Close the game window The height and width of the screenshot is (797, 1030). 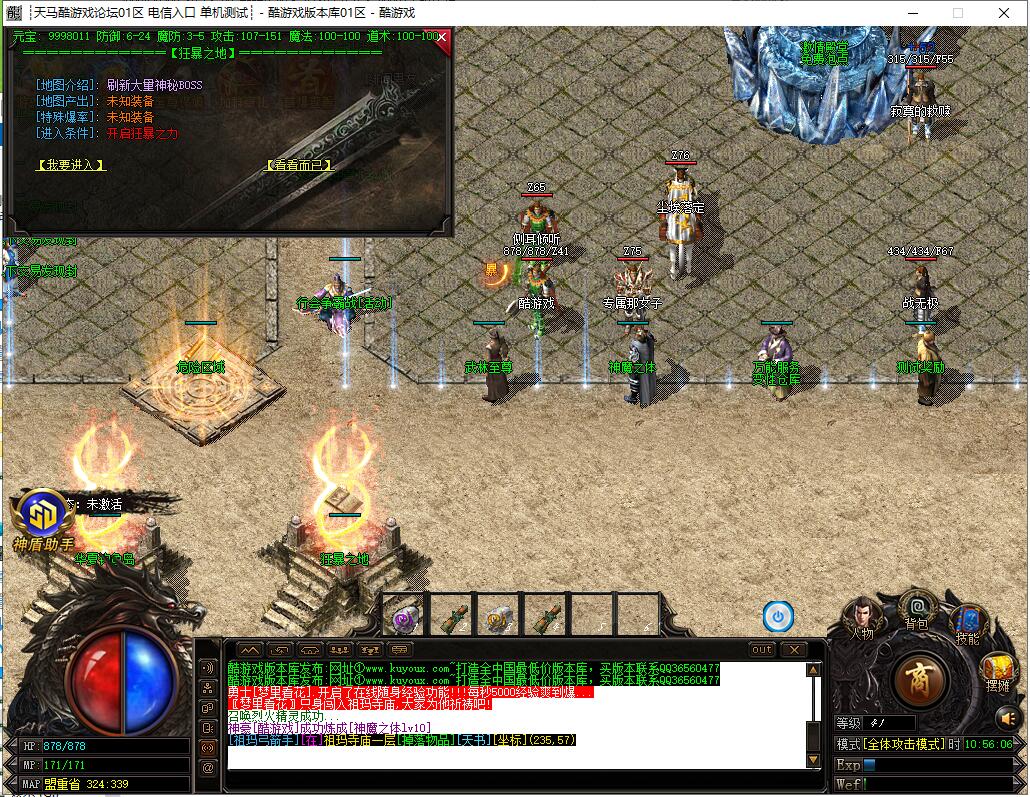pyautogui.click(x=1004, y=13)
